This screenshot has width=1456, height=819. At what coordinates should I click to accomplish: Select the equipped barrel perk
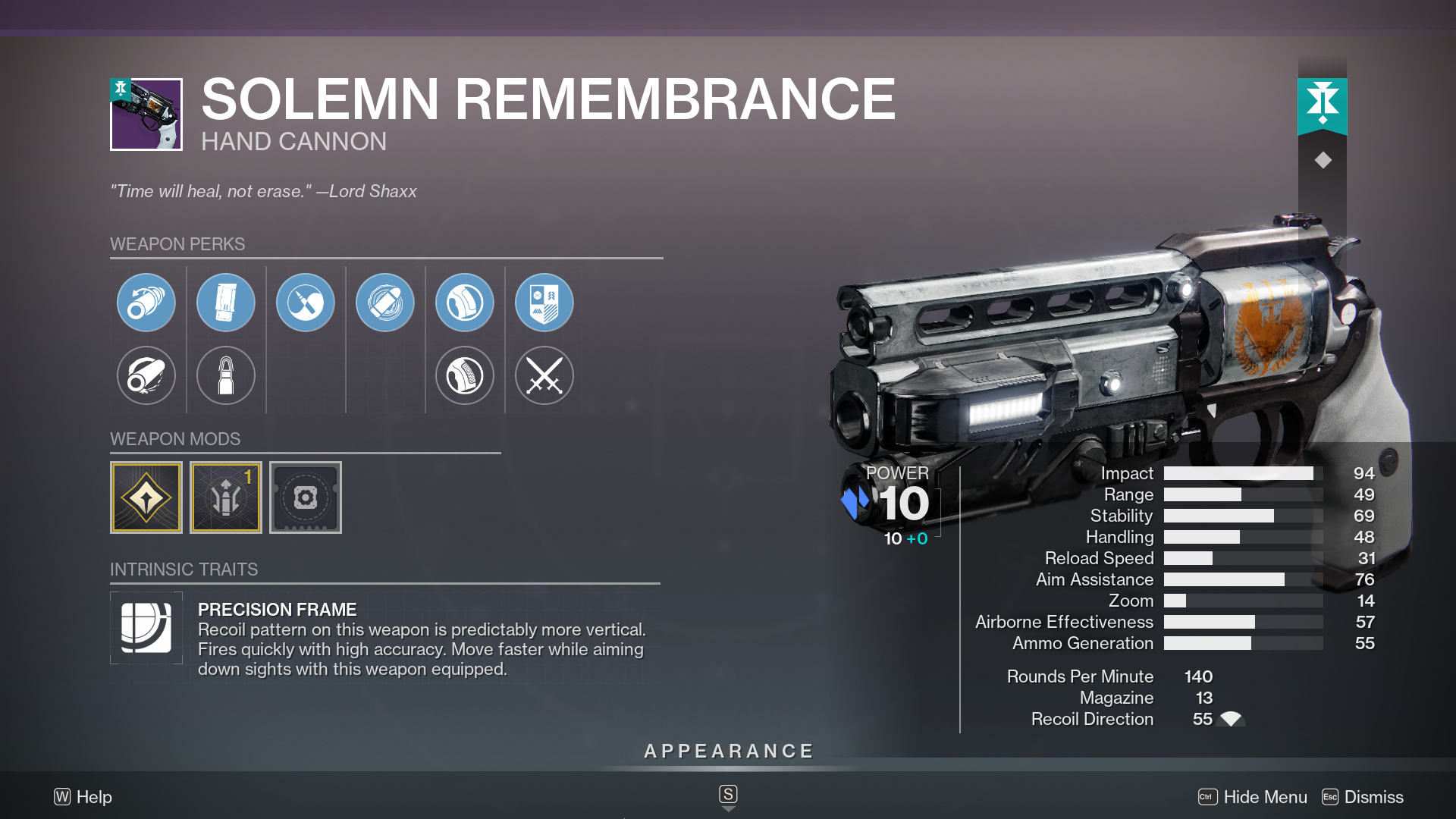coord(146,302)
